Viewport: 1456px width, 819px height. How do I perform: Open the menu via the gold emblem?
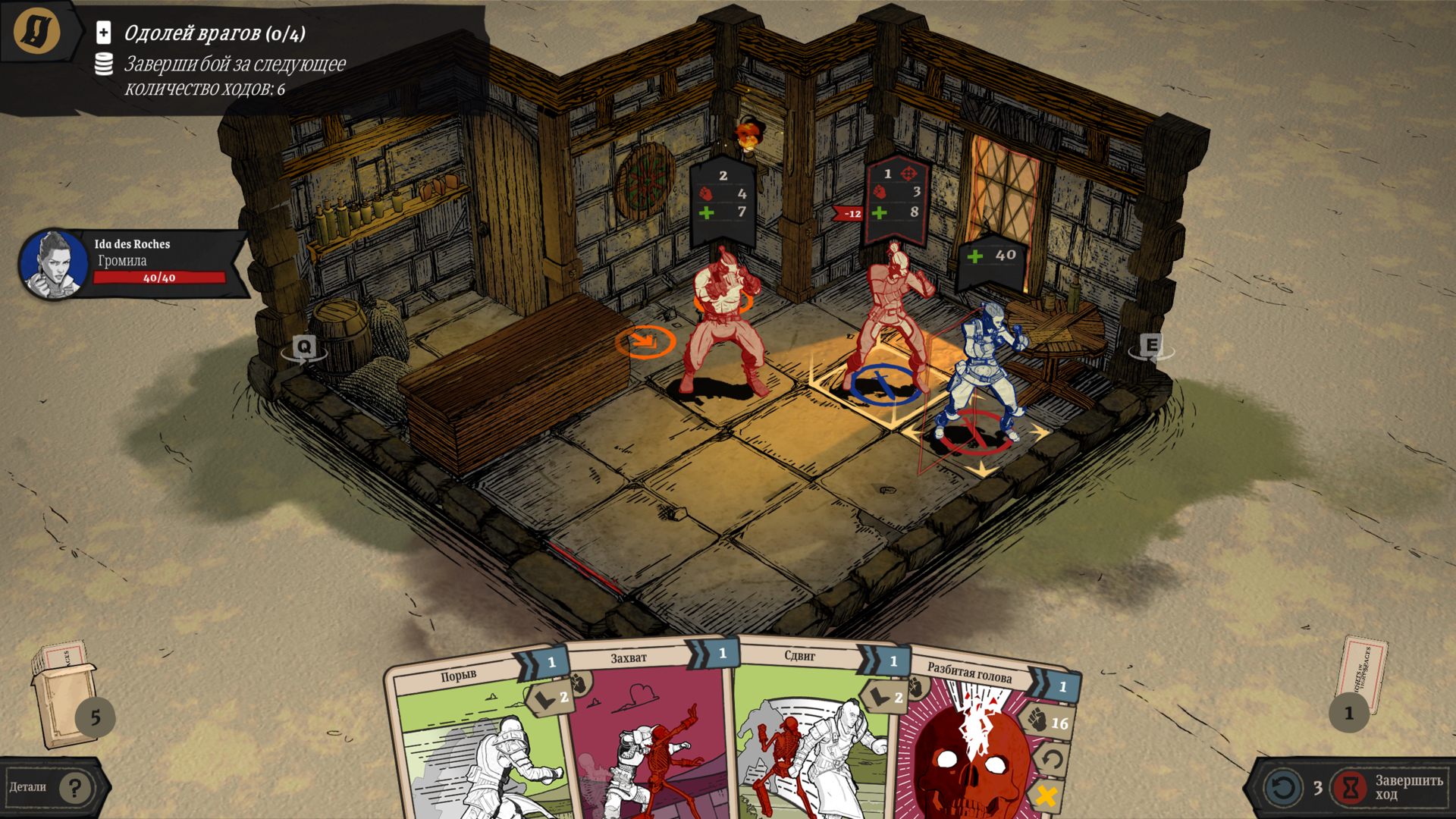(36, 31)
